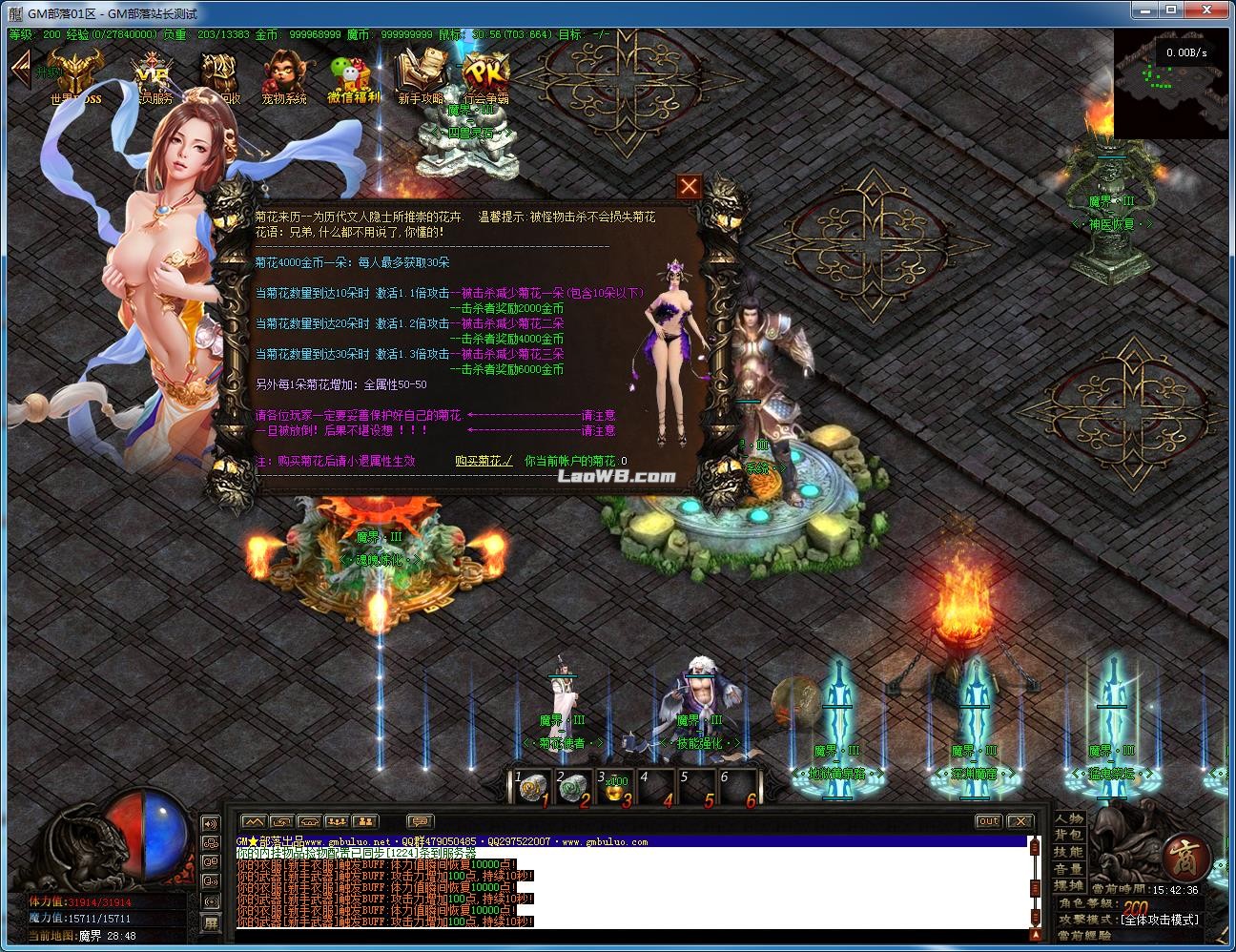The image size is (1236, 952).
Task: Open the 世界BOSS menu icon
Action: click(x=76, y=76)
